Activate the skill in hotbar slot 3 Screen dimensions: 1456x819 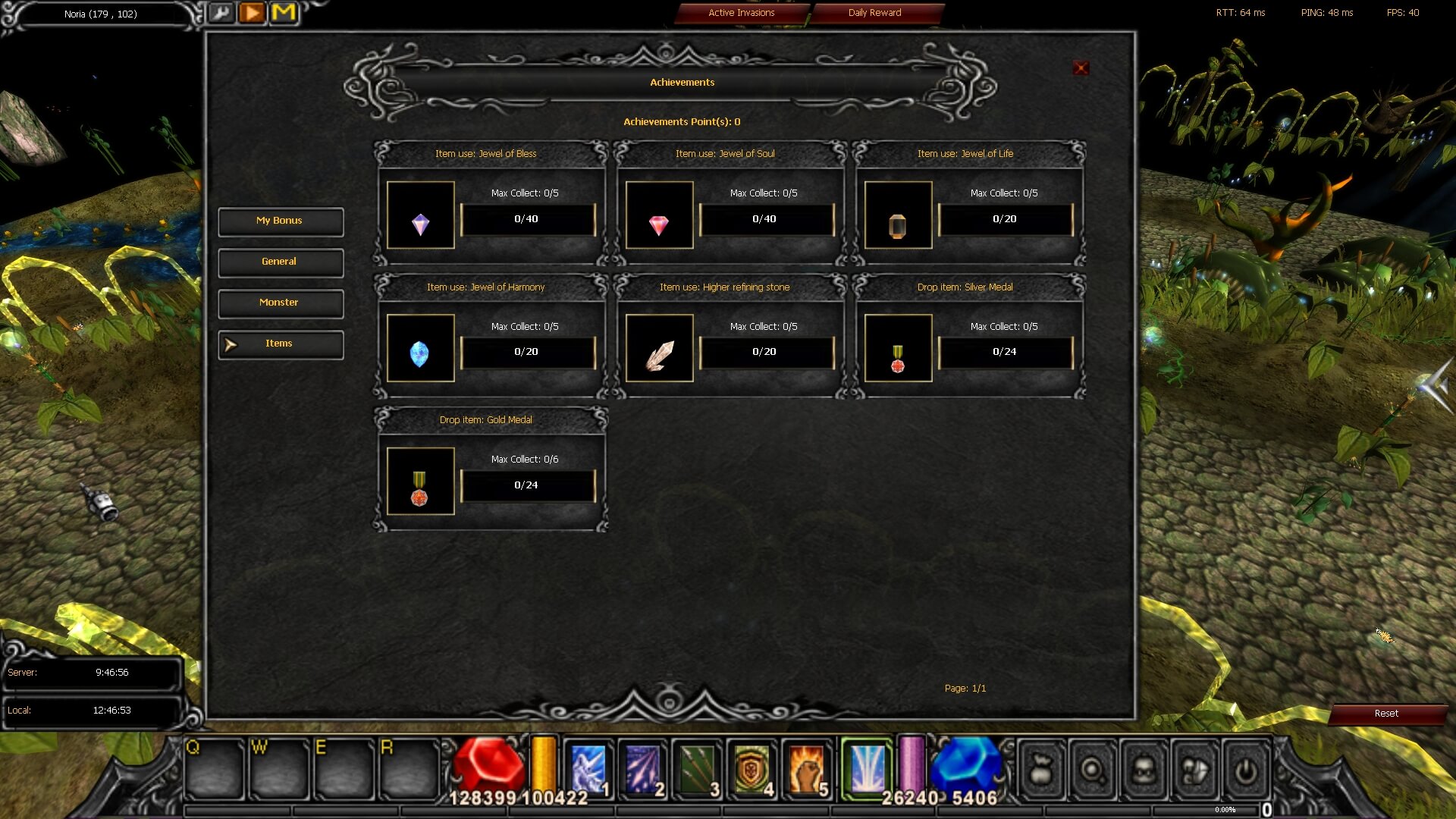tap(698, 767)
